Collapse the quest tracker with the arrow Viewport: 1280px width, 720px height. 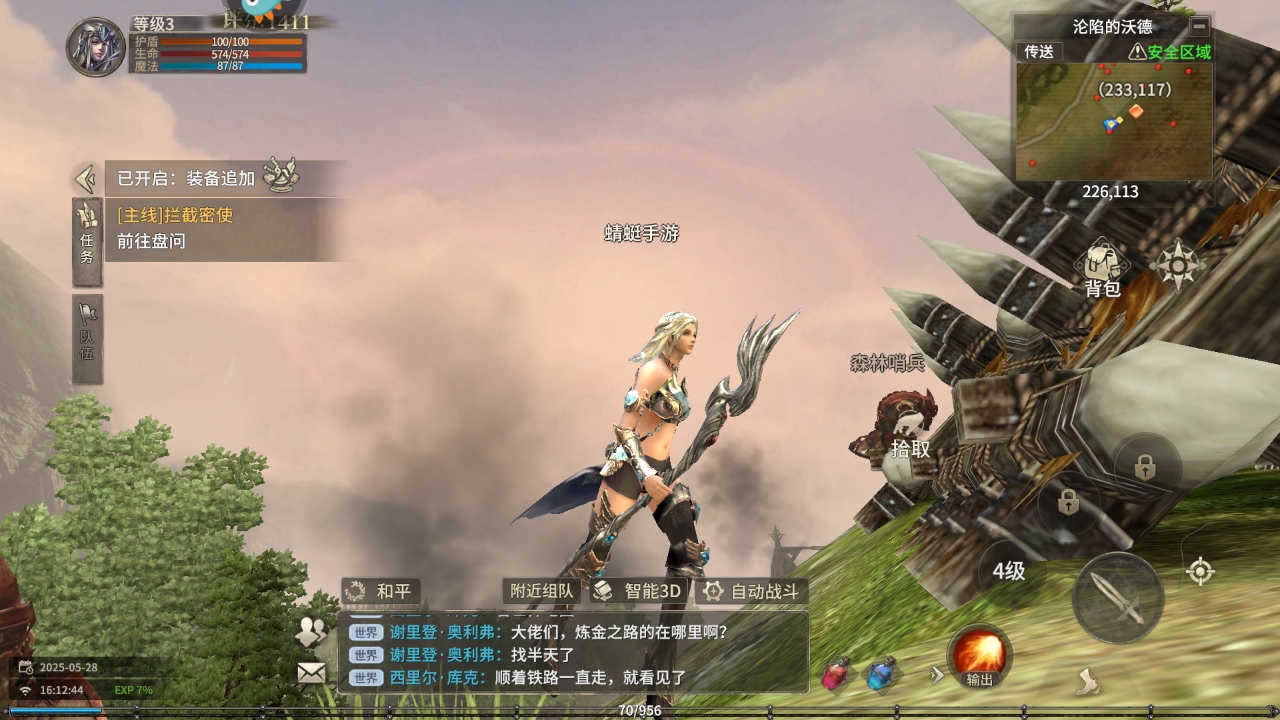point(85,179)
